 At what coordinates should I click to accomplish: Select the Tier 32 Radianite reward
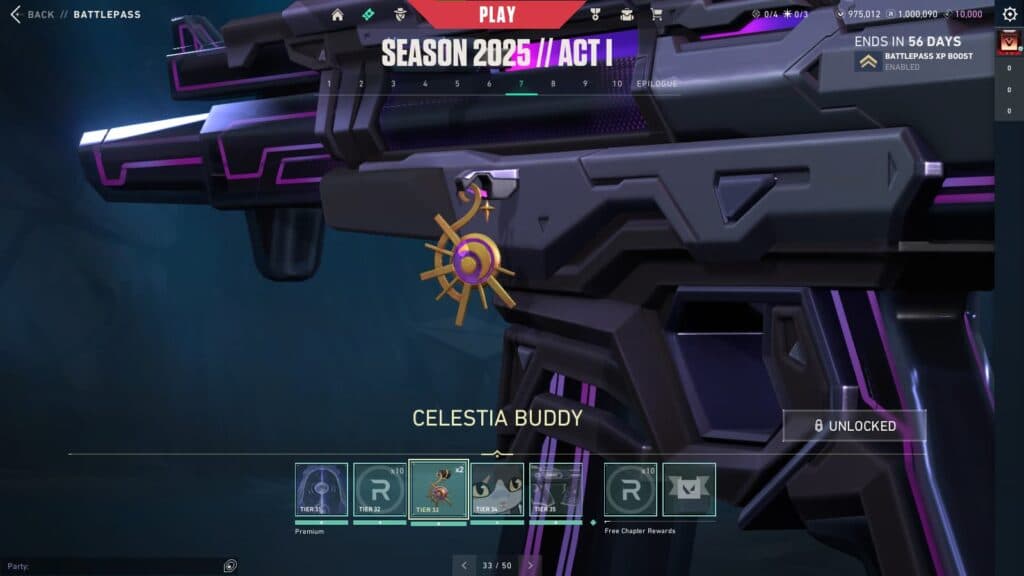point(380,489)
